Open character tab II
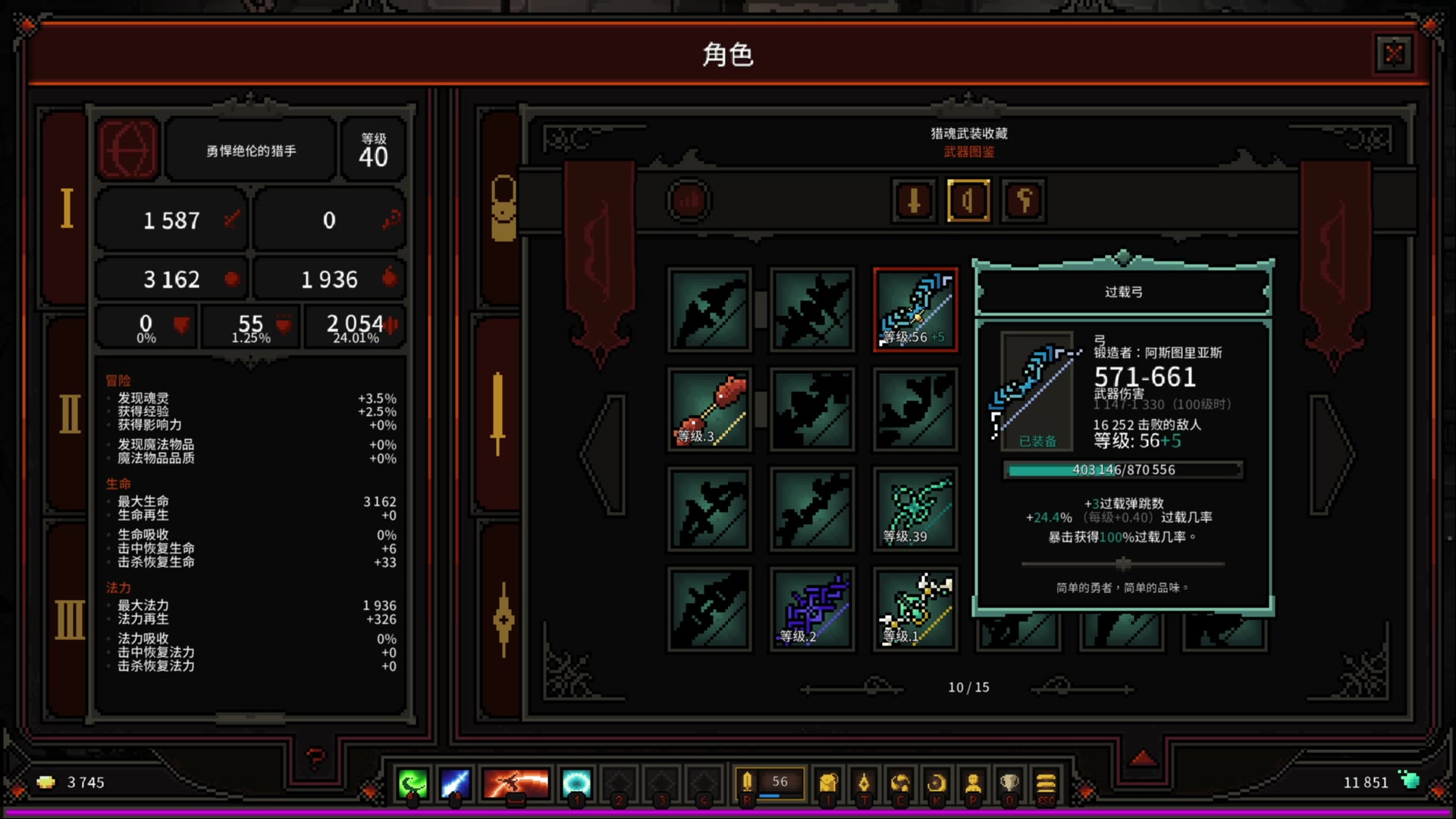The image size is (1456, 819). click(x=69, y=414)
